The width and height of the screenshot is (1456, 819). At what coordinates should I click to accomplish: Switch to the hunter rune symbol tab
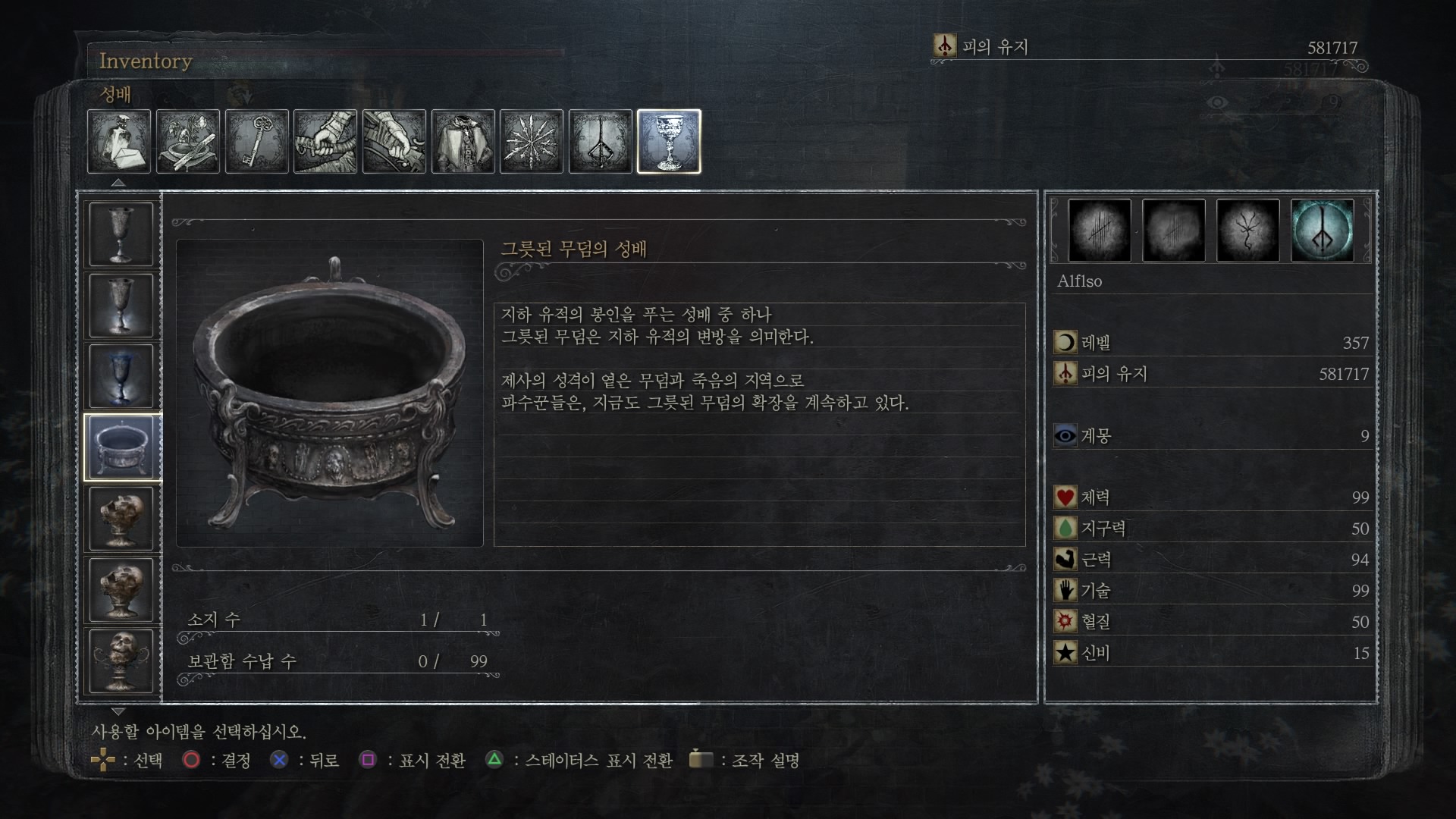(x=601, y=142)
